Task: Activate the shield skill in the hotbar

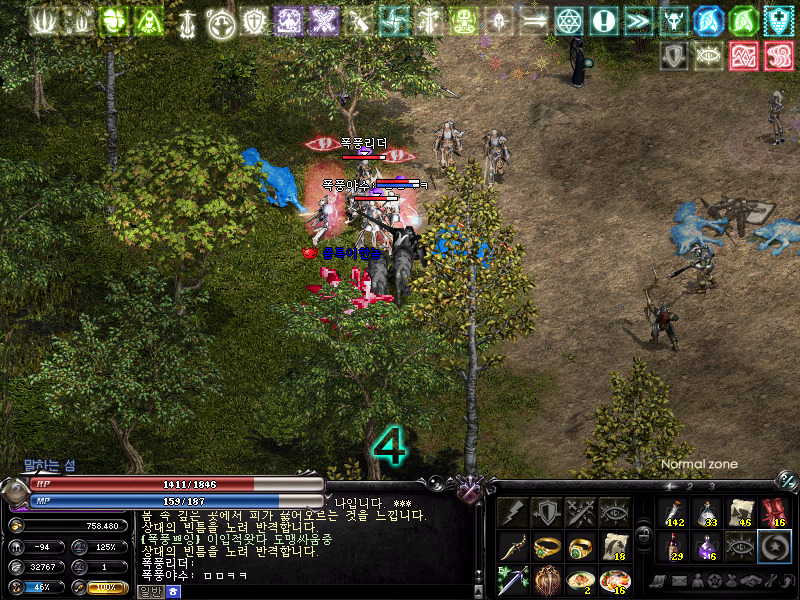Action: click(547, 512)
